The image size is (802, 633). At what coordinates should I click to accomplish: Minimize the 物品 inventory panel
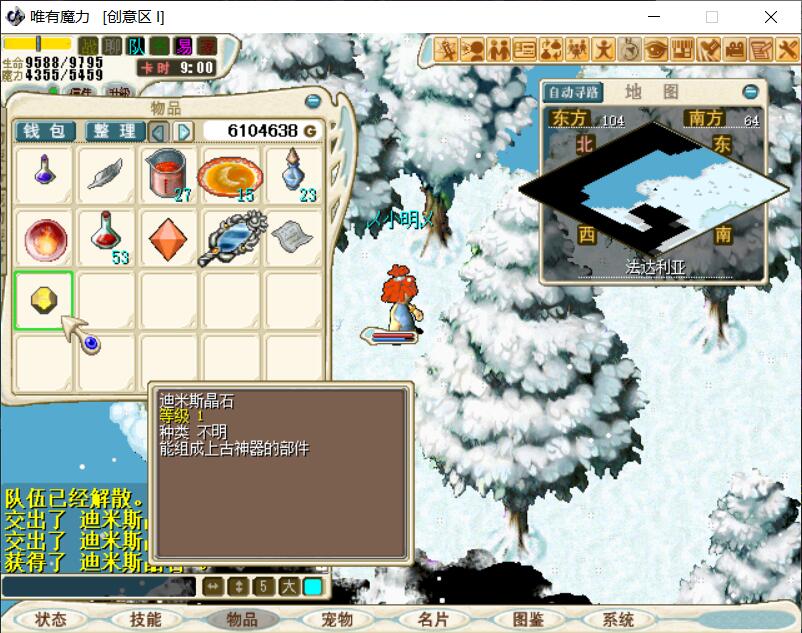pos(313,102)
